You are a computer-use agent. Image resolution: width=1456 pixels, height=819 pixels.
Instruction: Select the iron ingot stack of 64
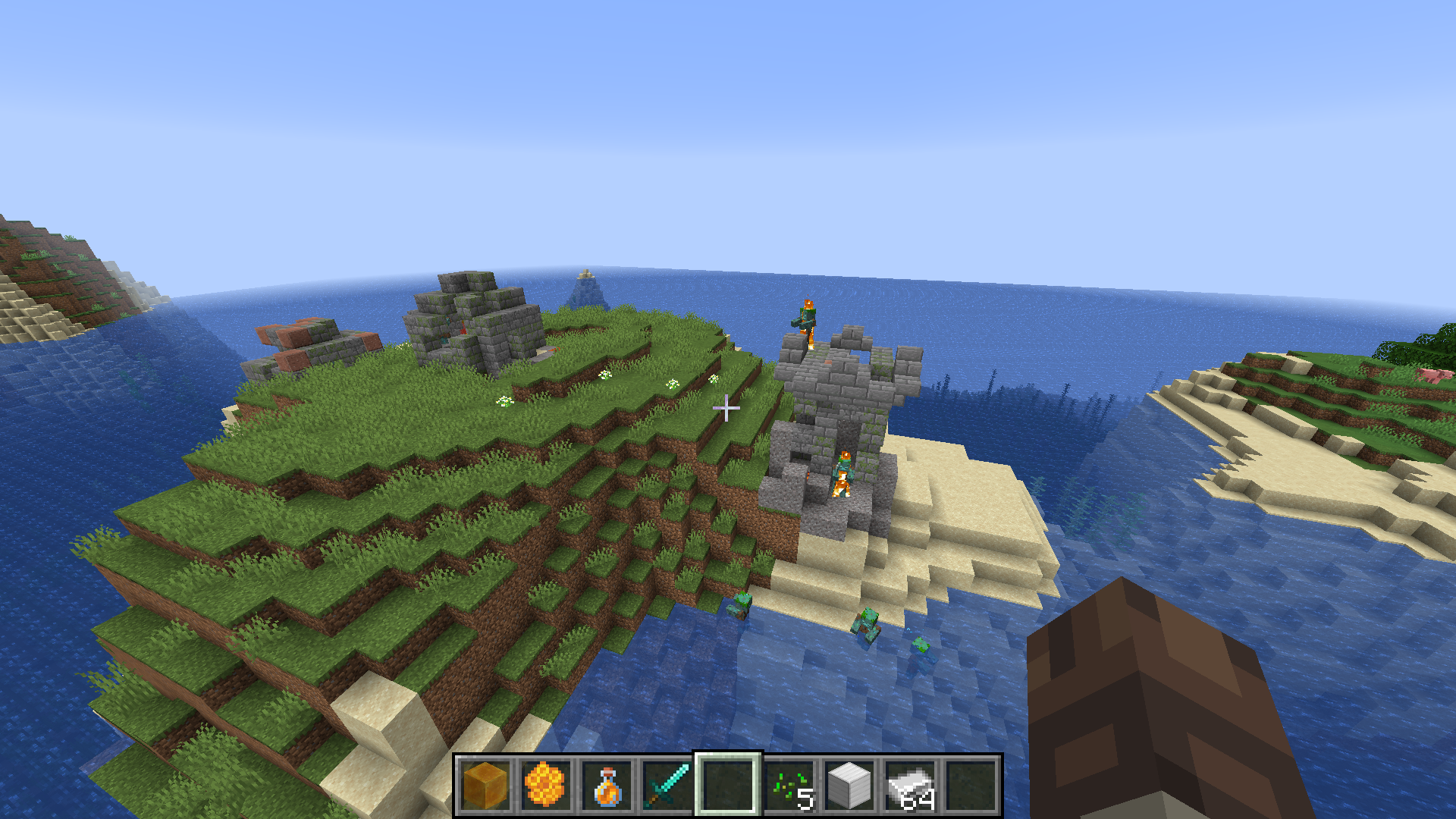910,786
